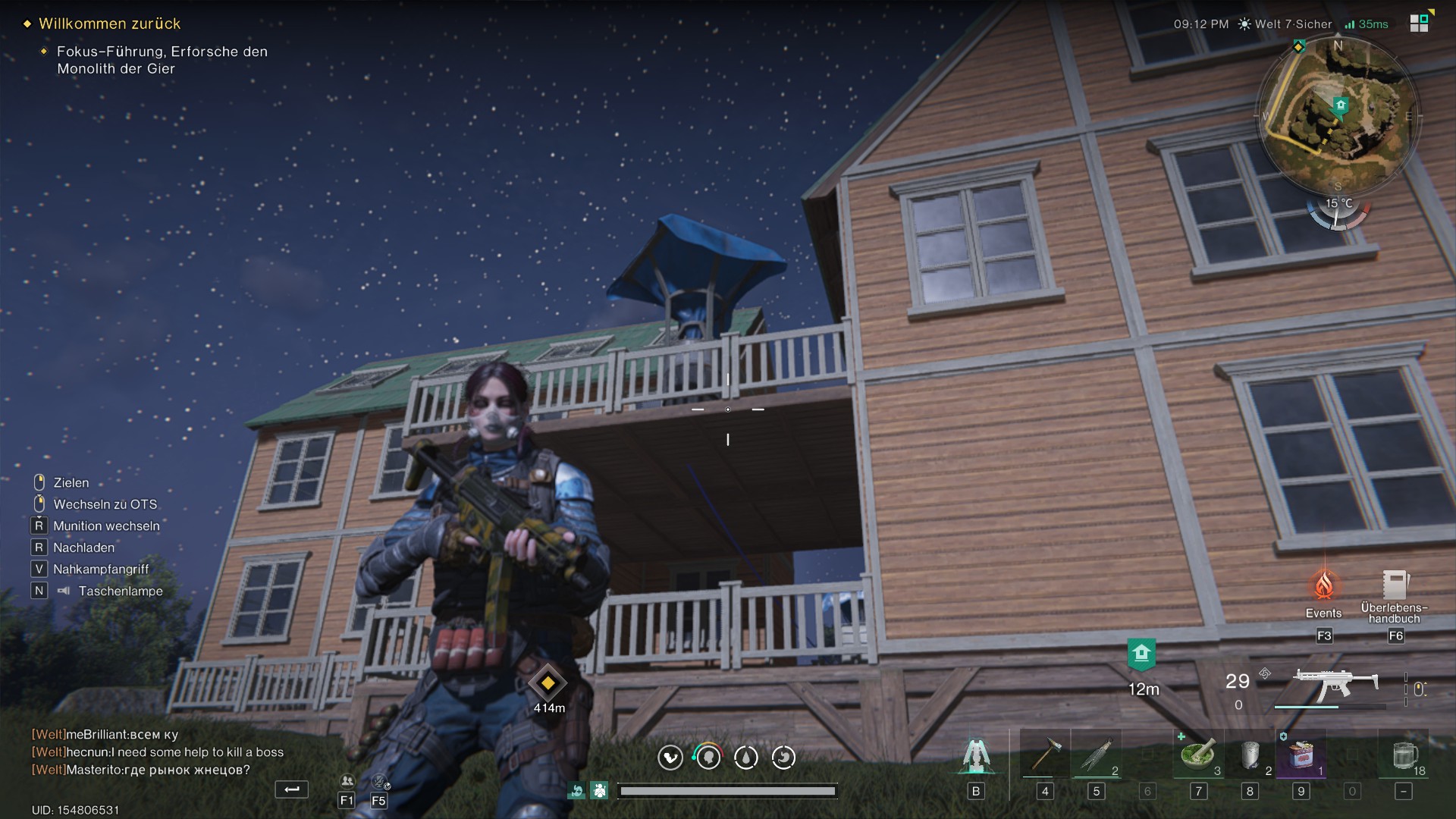Open the main menu grid icon
Viewport: 1456px width, 819px height.
coord(1419,23)
